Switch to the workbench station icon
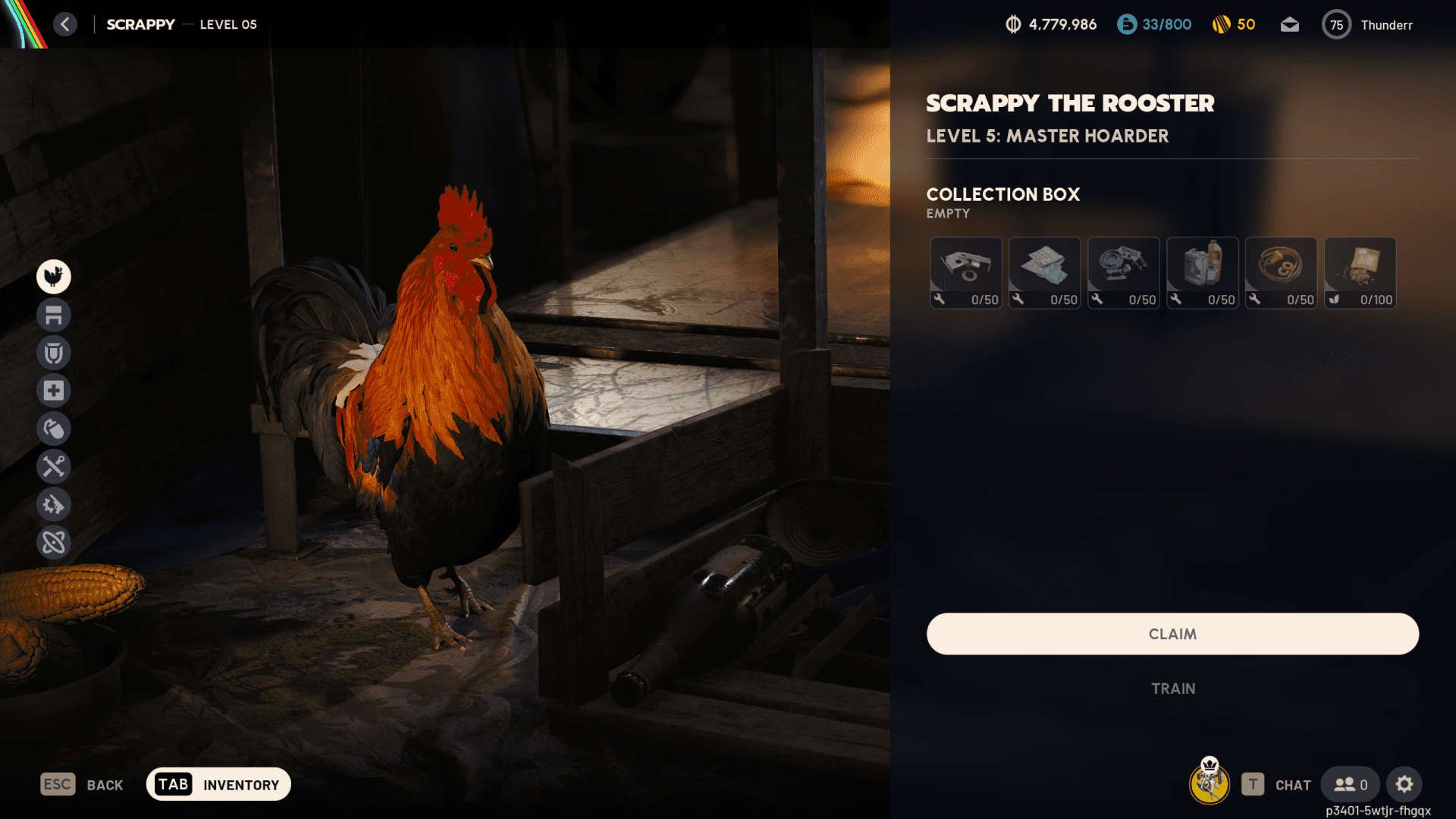Viewport: 1456px width, 819px height. tap(54, 315)
